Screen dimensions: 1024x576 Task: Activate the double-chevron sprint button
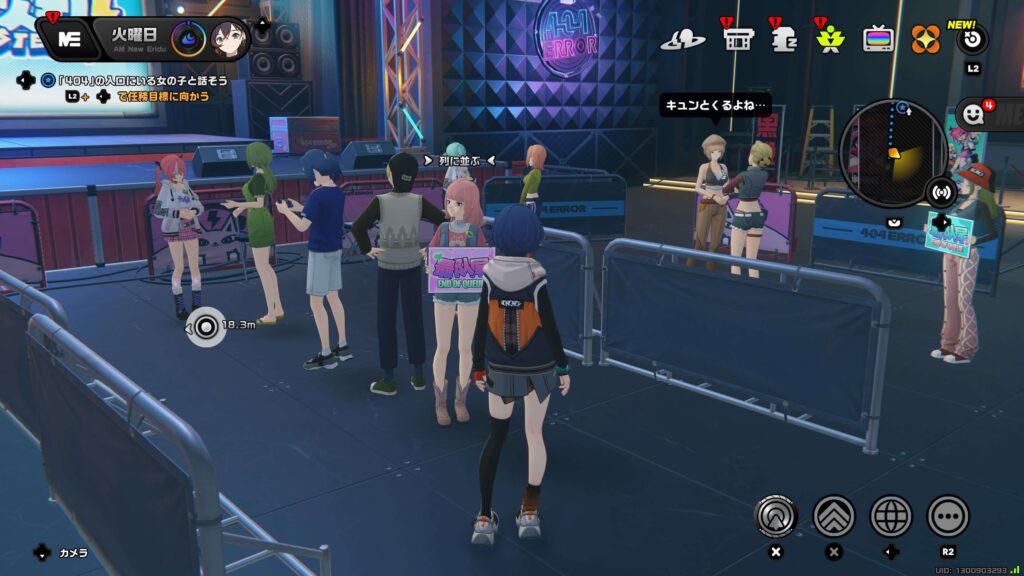click(x=834, y=516)
